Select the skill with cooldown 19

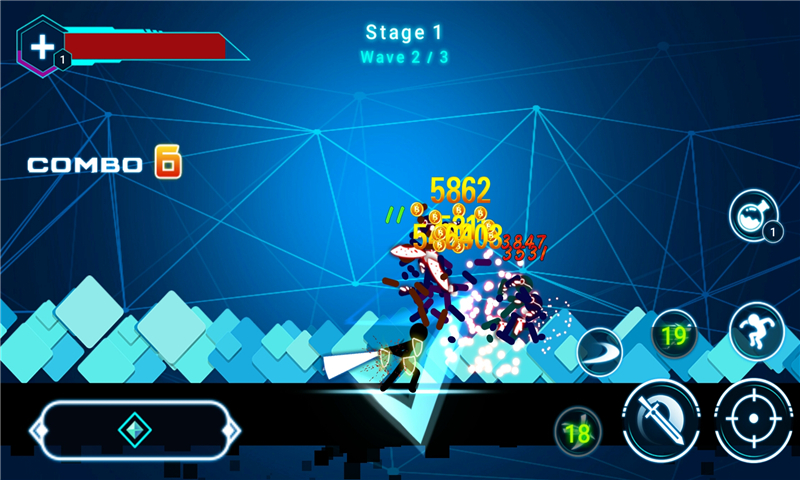pos(675,335)
